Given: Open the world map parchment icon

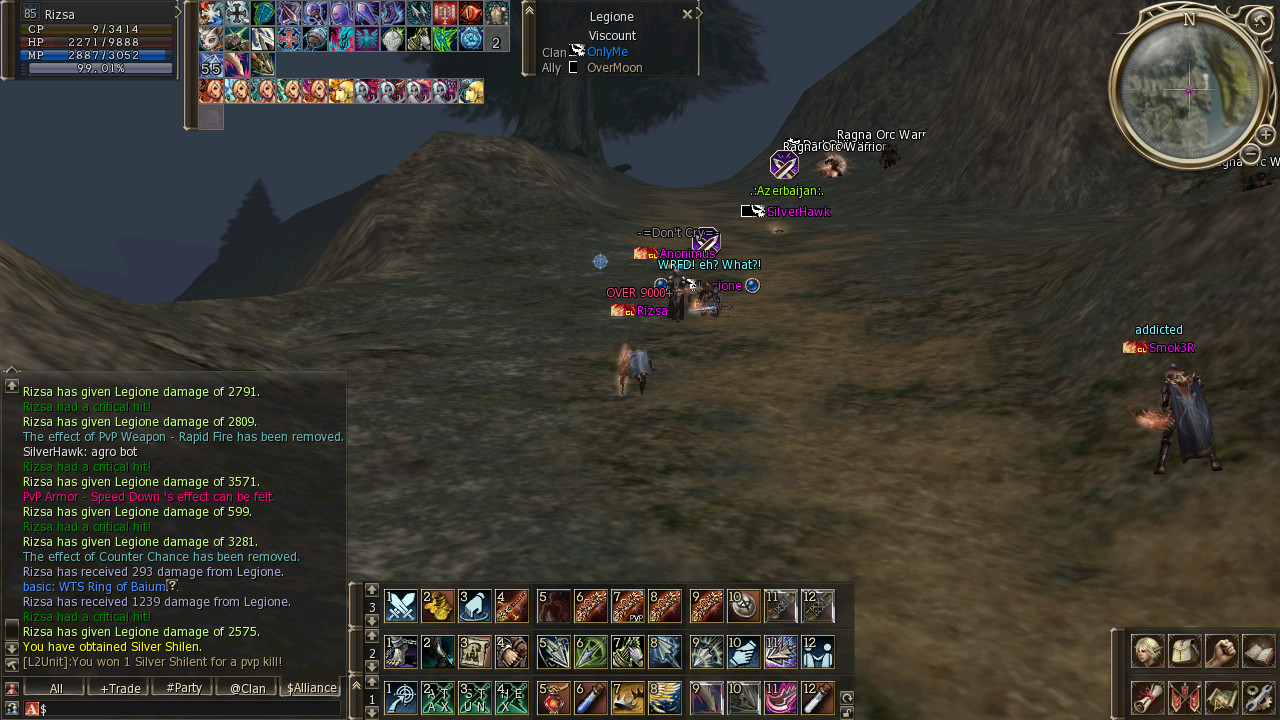Looking at the screenshot, I should (x=1222, y=697).
